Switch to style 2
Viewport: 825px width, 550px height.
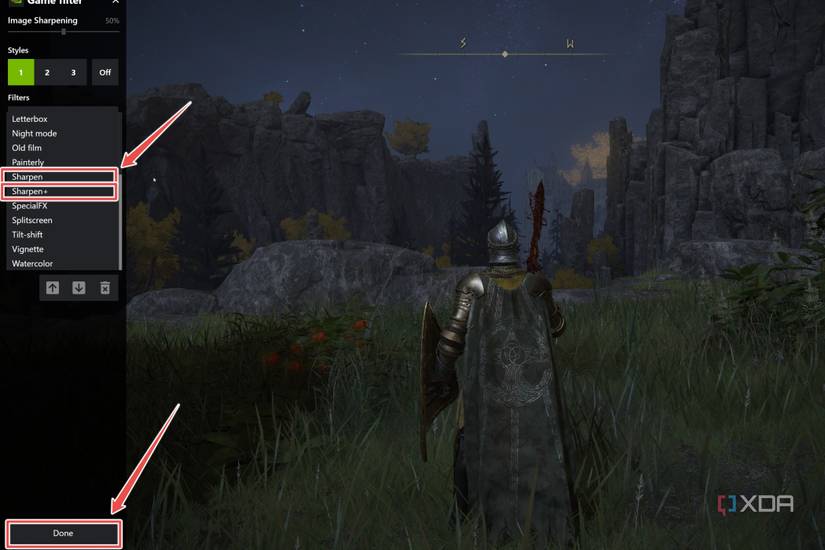coord(47,72)
